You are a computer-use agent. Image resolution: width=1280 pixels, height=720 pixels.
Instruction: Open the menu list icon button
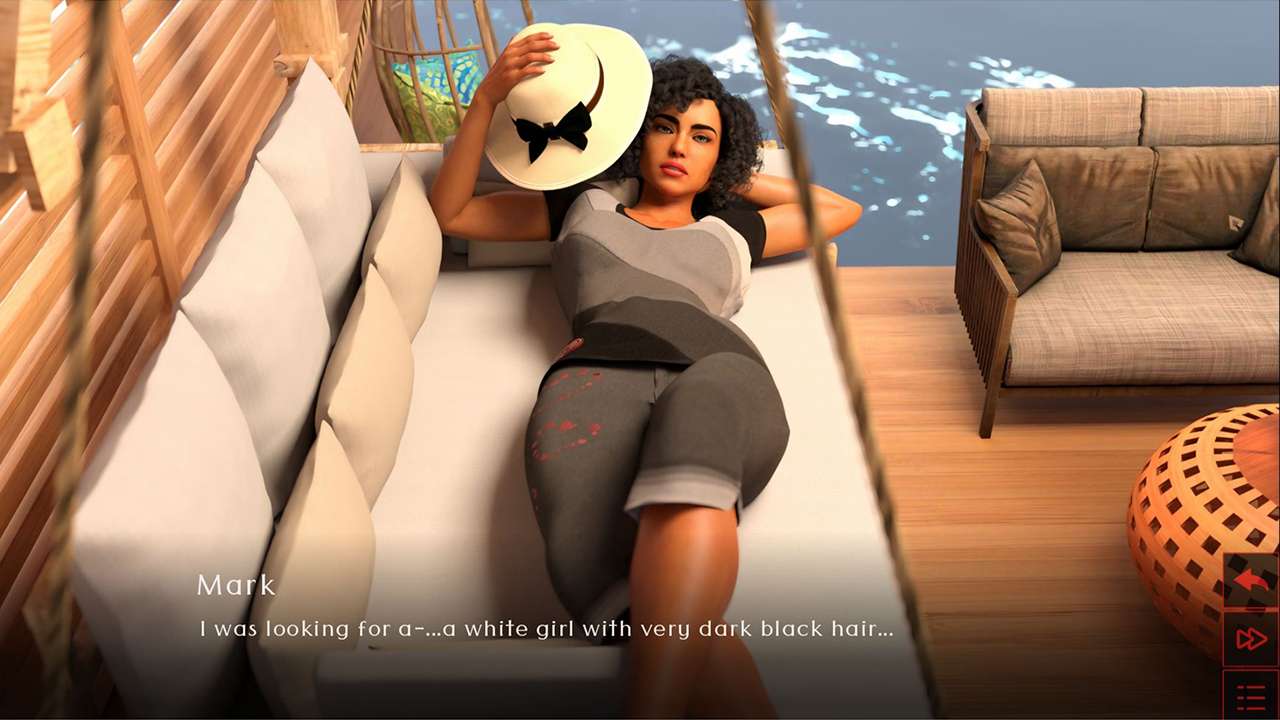(x=1251, y=696)
